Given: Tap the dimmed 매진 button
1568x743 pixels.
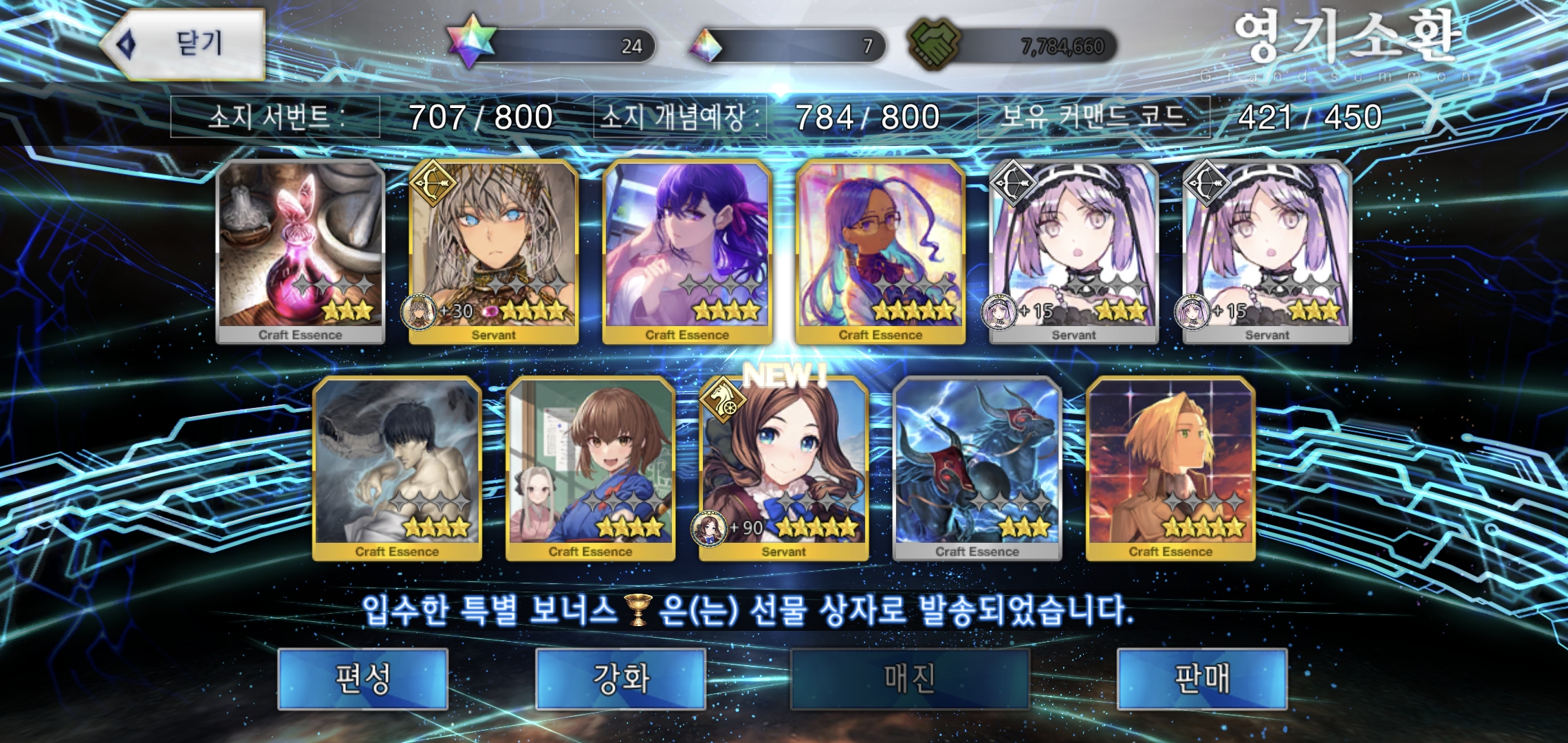Looking at the screenshot, I should tap(909, 679).
